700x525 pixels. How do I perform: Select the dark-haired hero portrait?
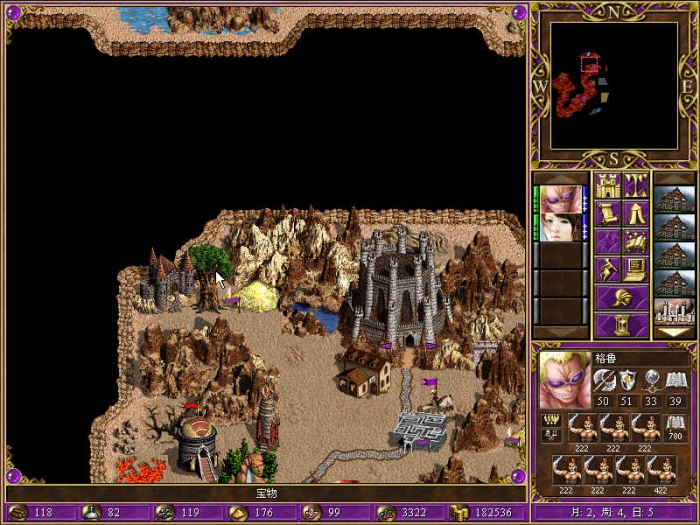point(560,227)
